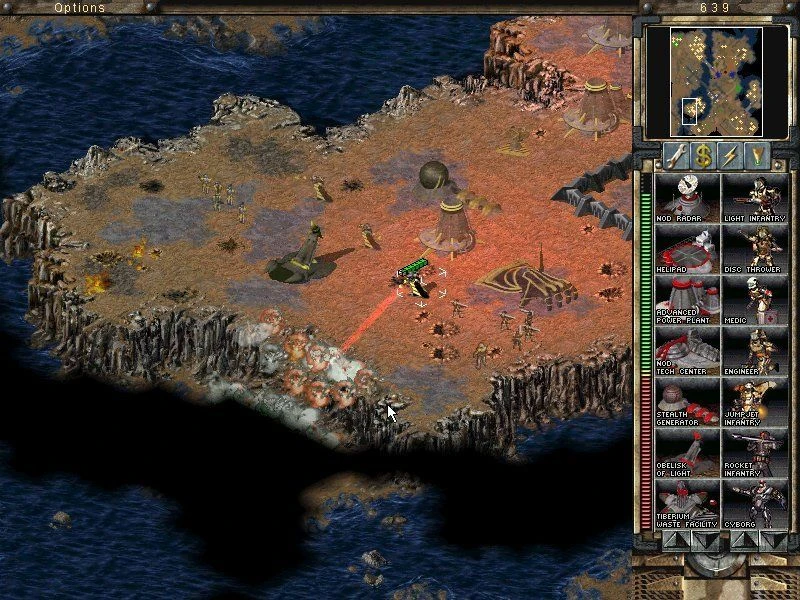Screen dimensions: 800x600
Task: Queue a Light Infantry unit
Action: coord(754,198)
